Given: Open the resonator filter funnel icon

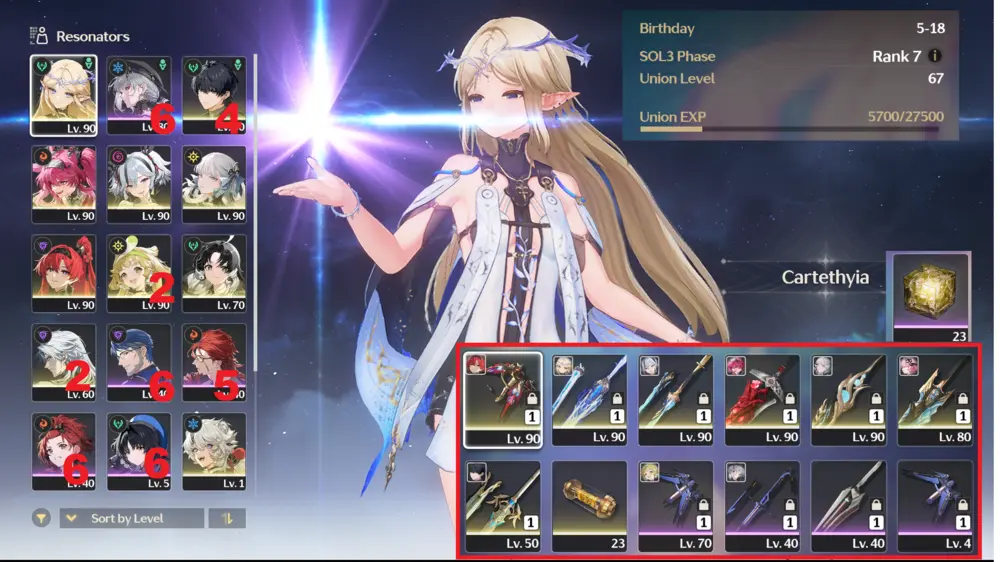Looking at the screenshot, I should pyautogui.click(x=41, y=519).
